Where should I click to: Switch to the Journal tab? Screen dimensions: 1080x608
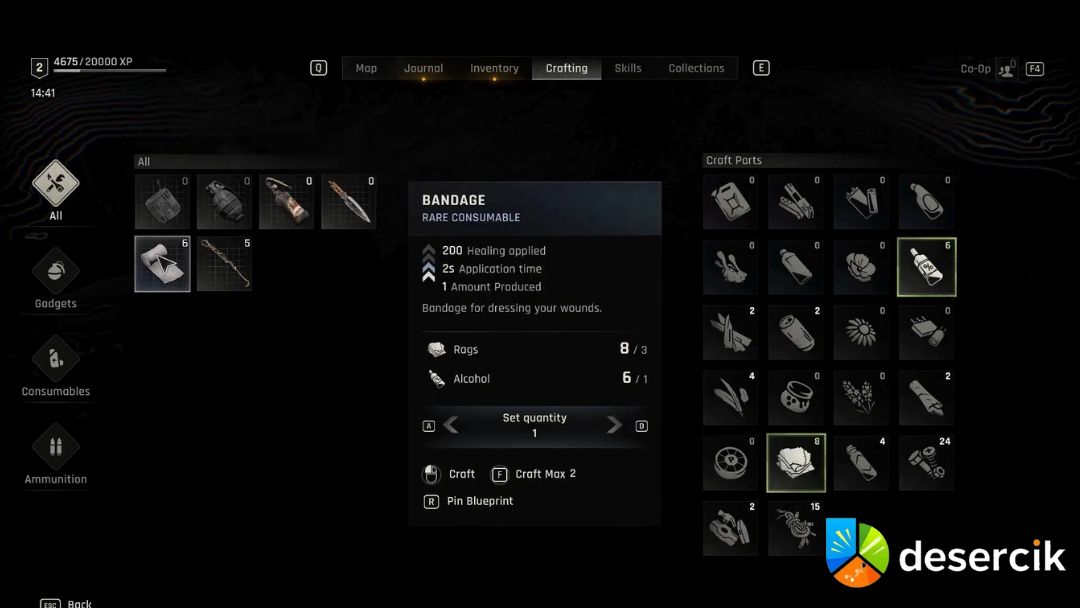423,68
